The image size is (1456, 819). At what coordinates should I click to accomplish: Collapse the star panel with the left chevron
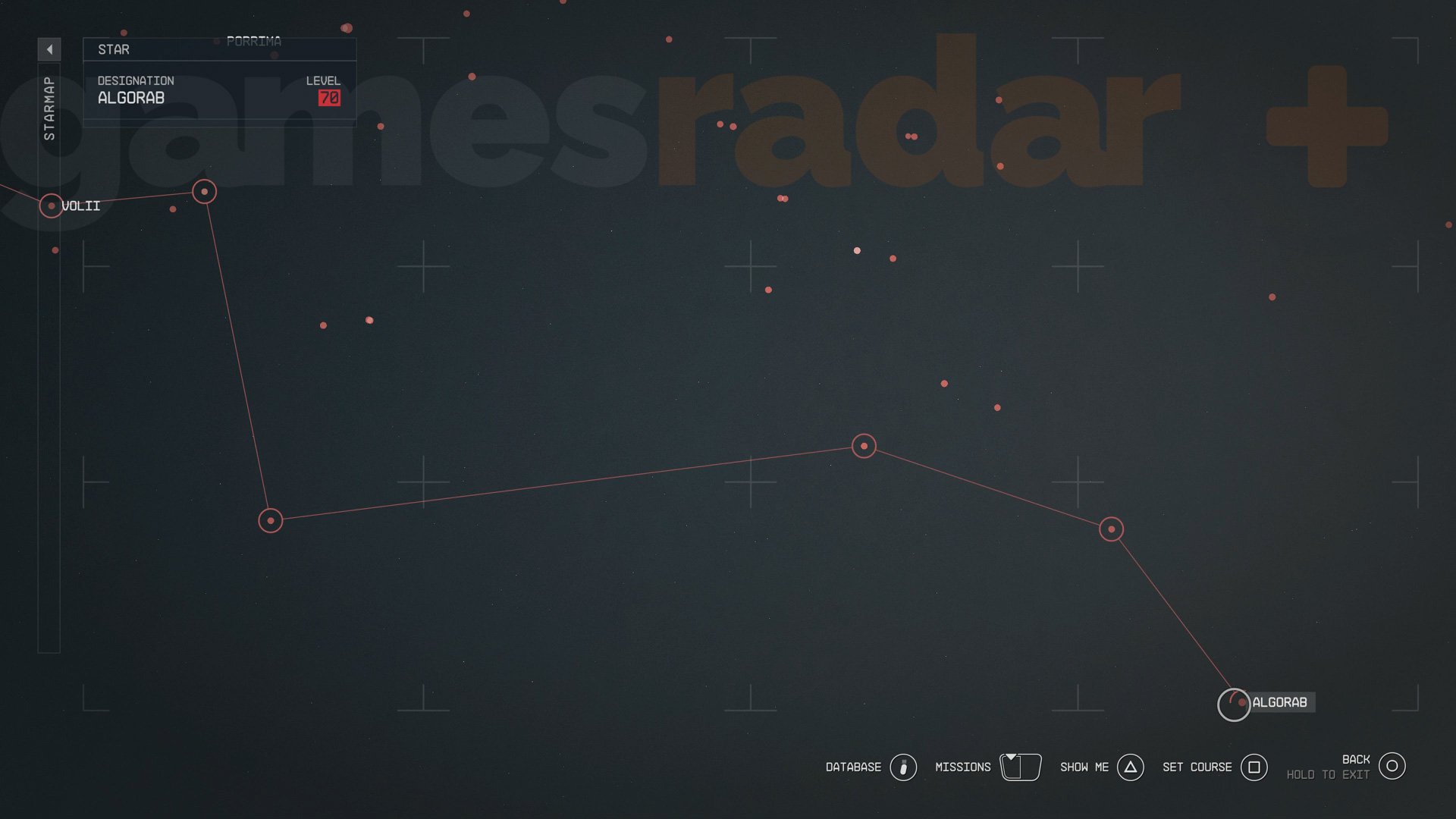(50, 48)
